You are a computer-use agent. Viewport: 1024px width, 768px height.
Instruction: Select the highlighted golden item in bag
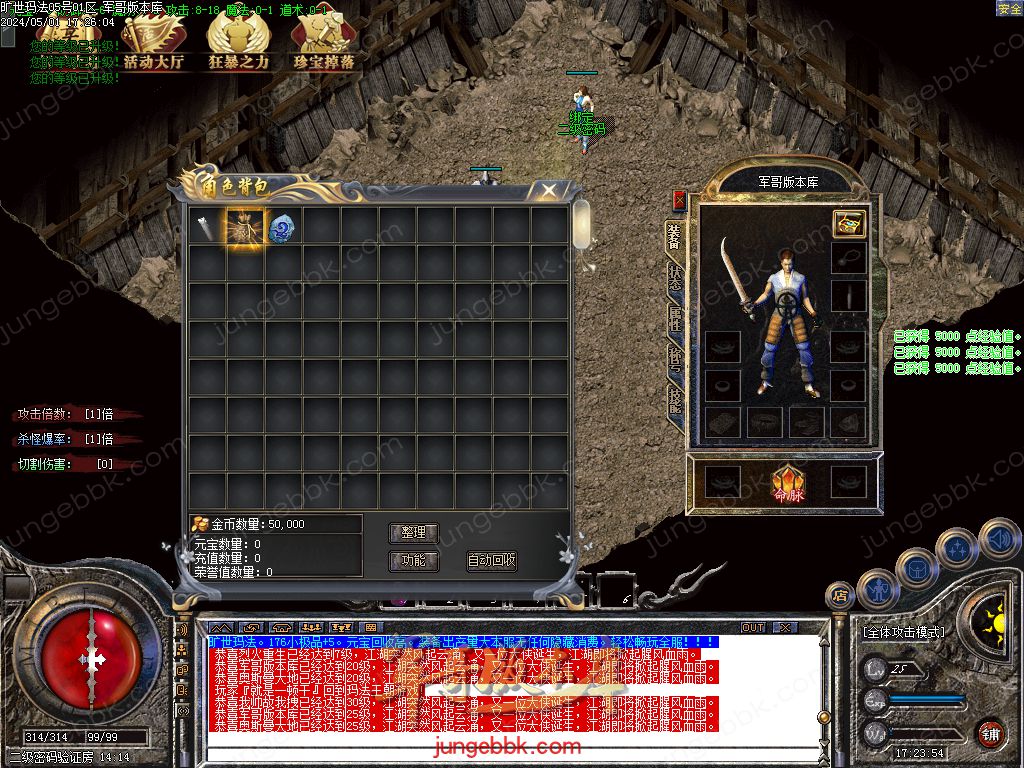coord(244,228)
